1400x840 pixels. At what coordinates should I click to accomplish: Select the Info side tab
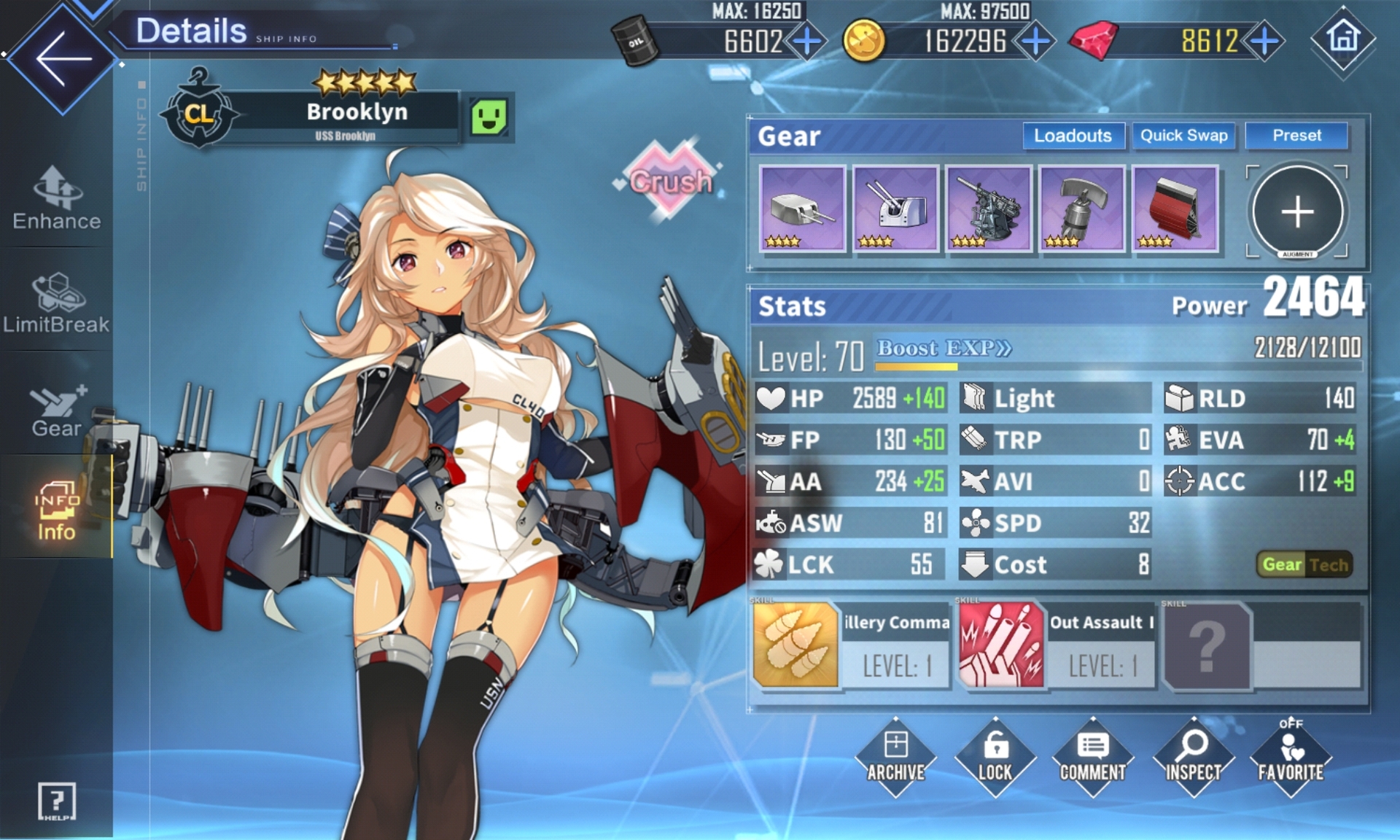(x=56, y=510)
